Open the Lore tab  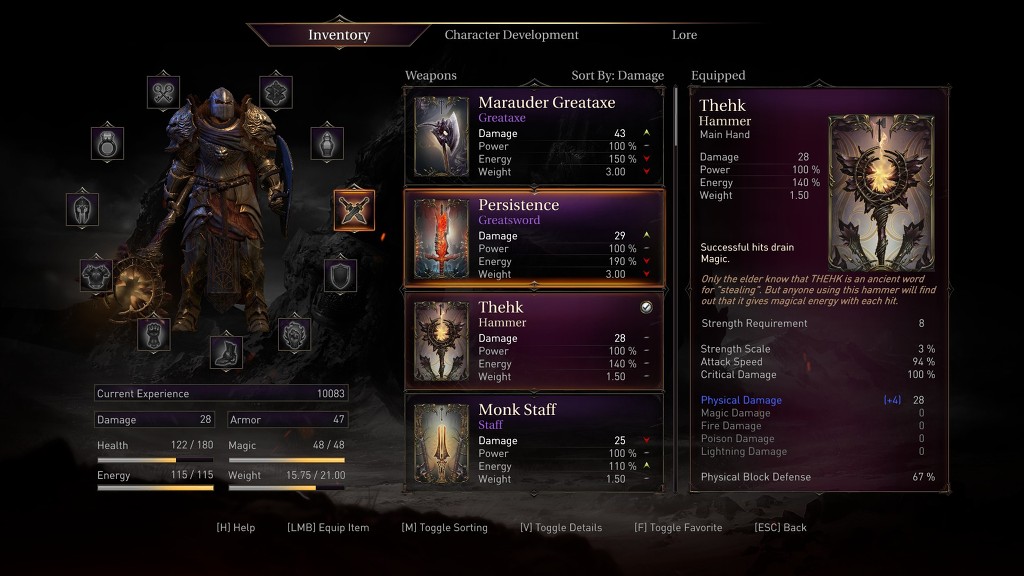[x=684, y=35]
